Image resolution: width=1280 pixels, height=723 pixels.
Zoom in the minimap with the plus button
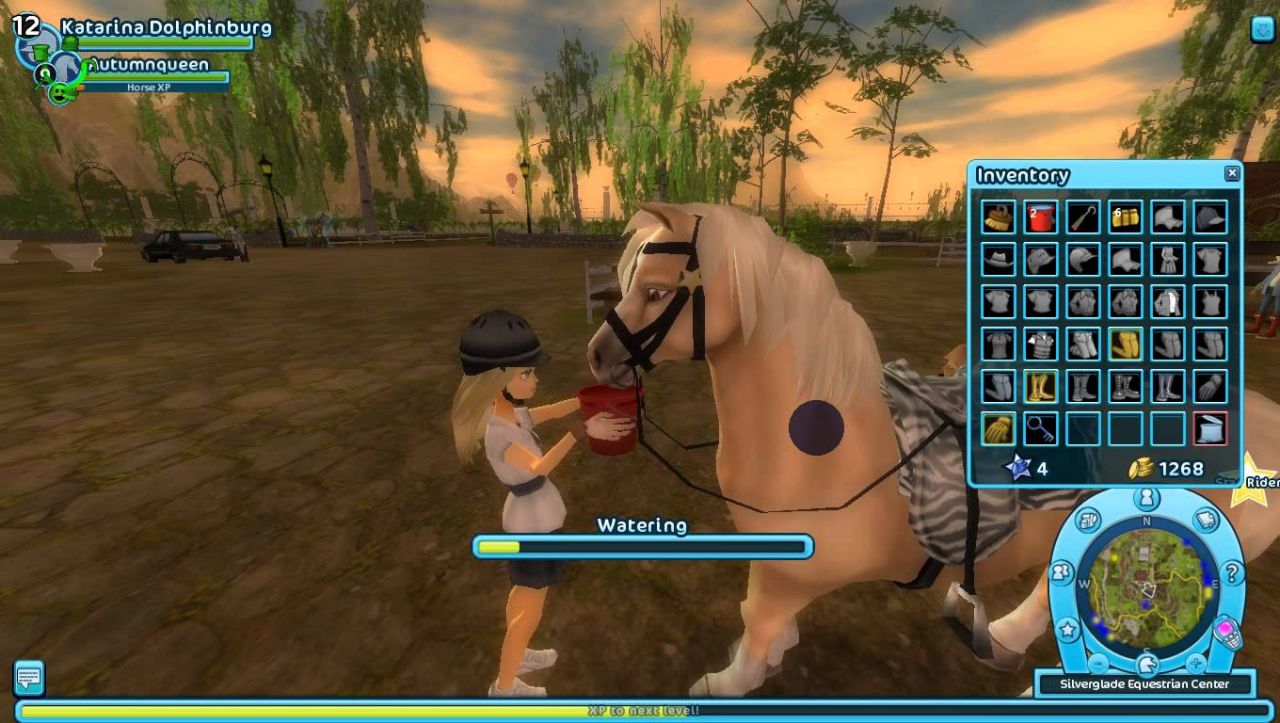(x=1195, y=662)
